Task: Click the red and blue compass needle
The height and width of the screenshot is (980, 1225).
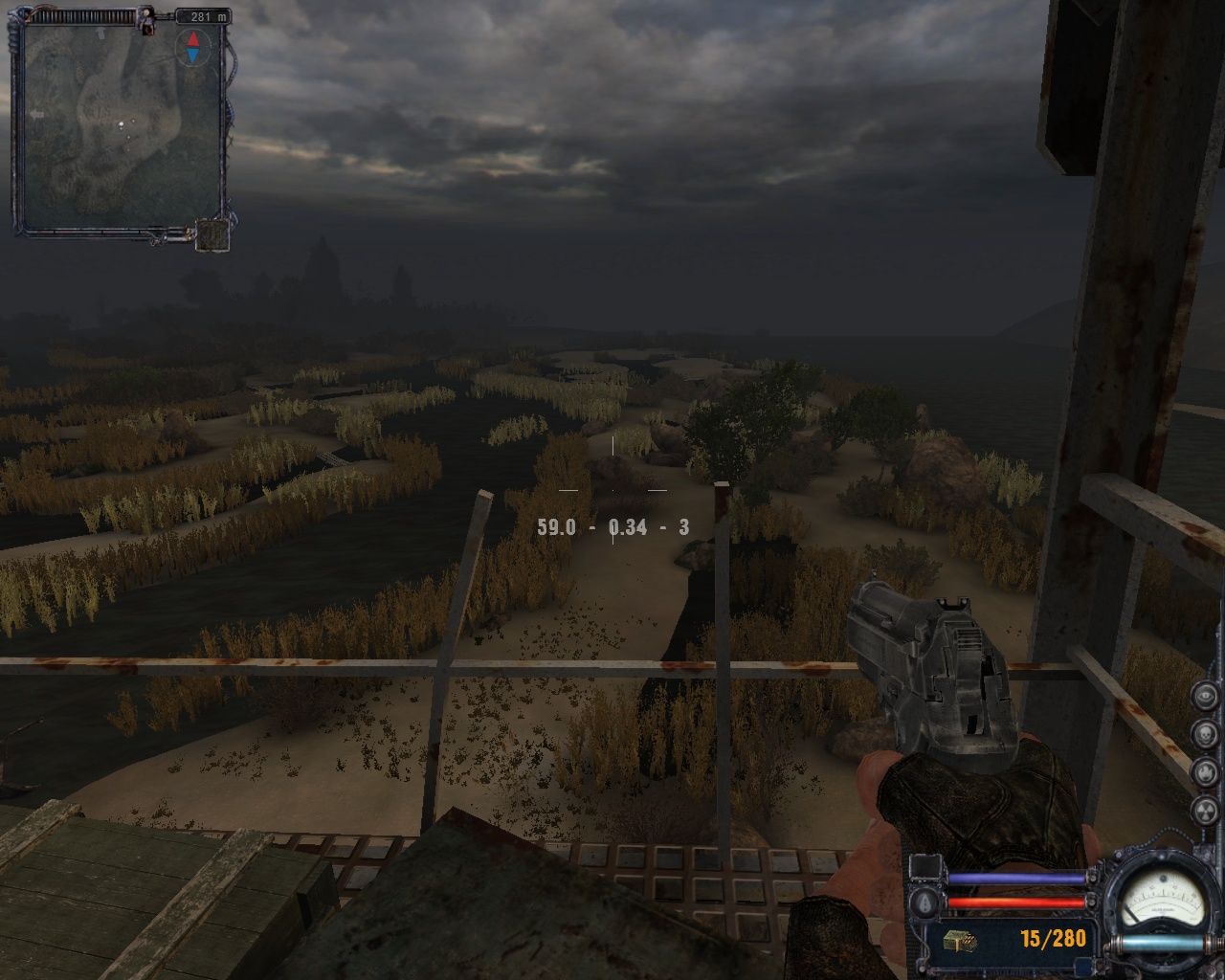Action: coord(193,47)
